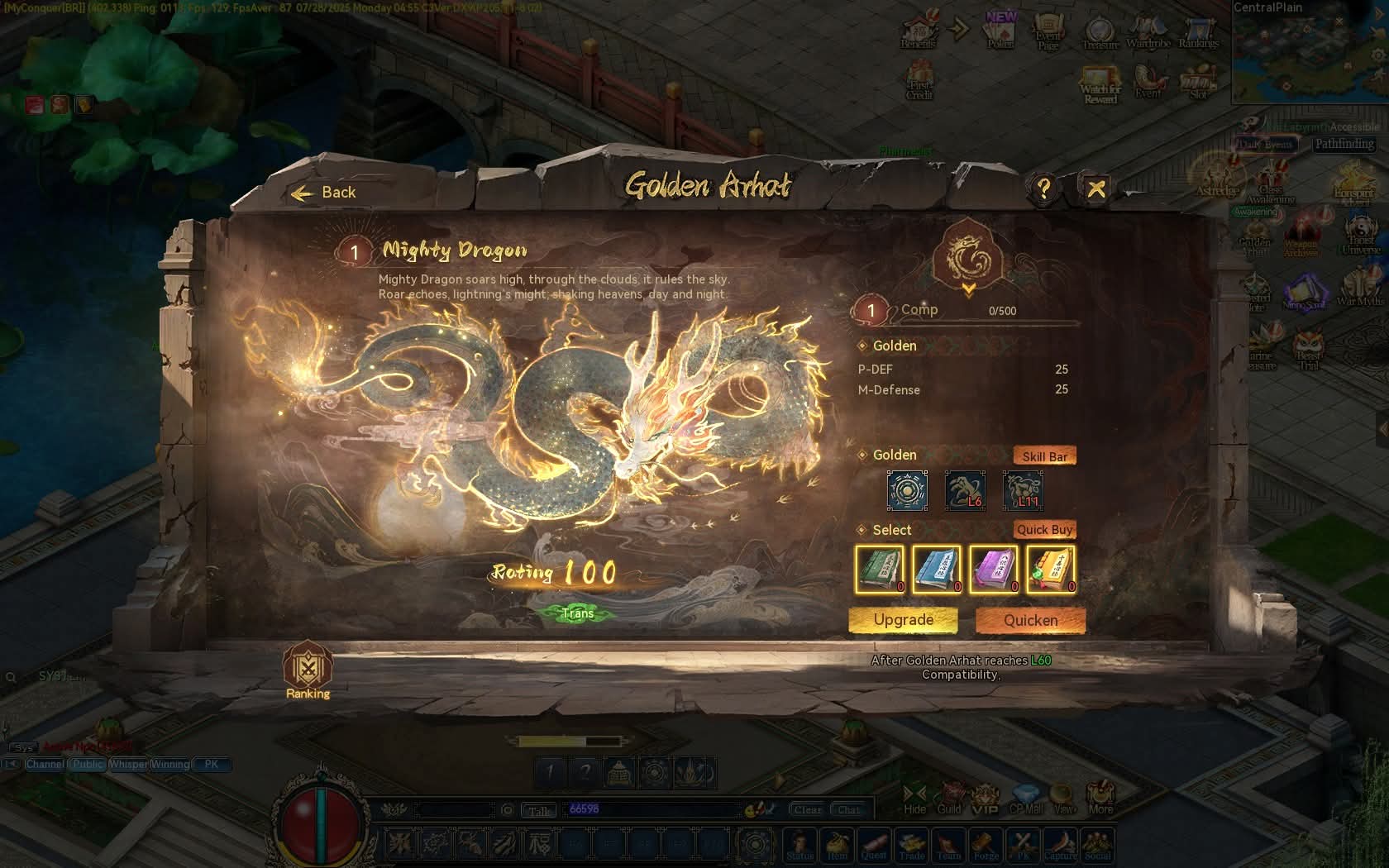The height and width of the screenshot is (868, 1389).
Task: Open the Skill Bar button
Action: [1044, 456]
